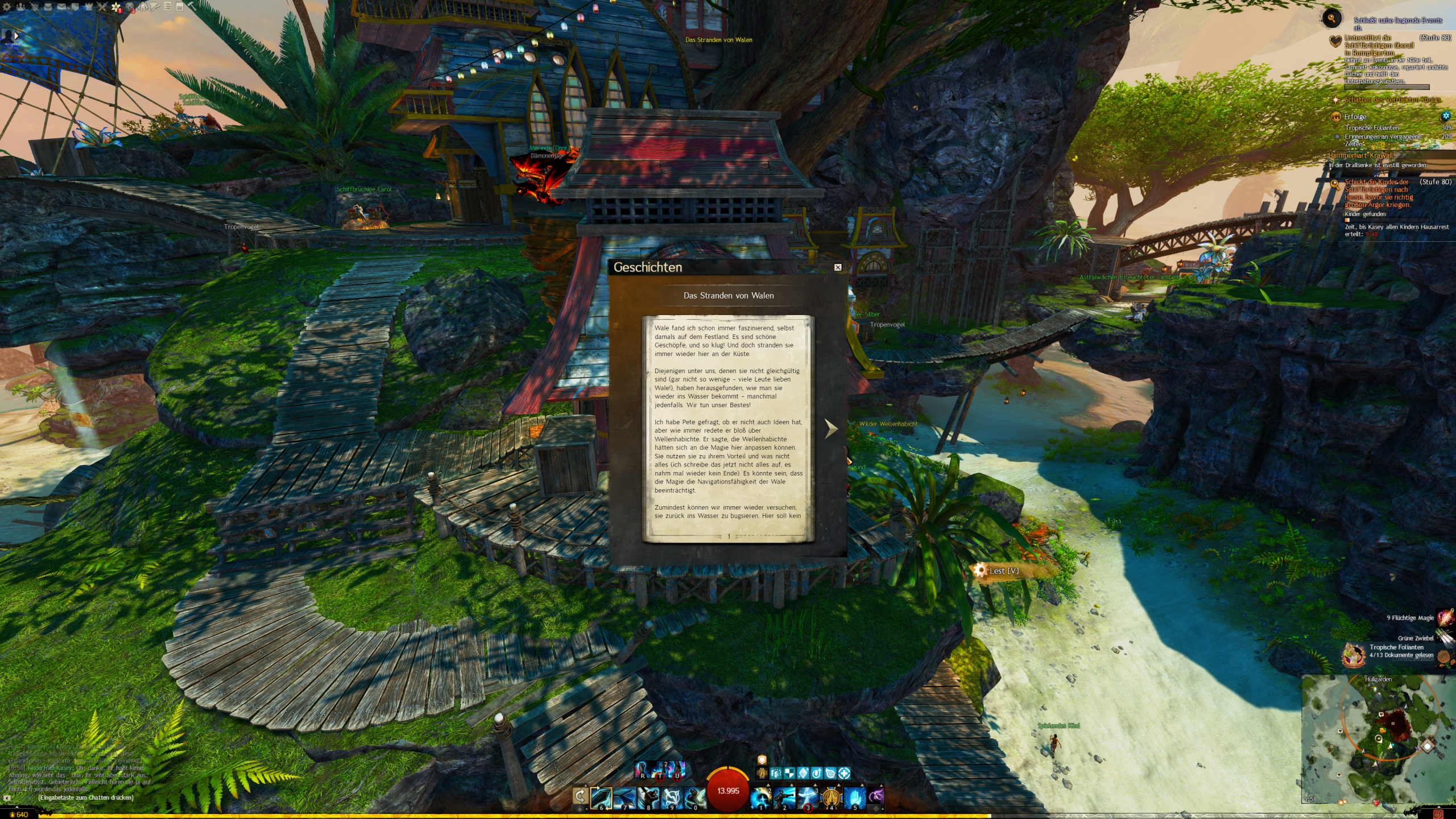Open the crossed swords PvP panel

click(102, 7)
